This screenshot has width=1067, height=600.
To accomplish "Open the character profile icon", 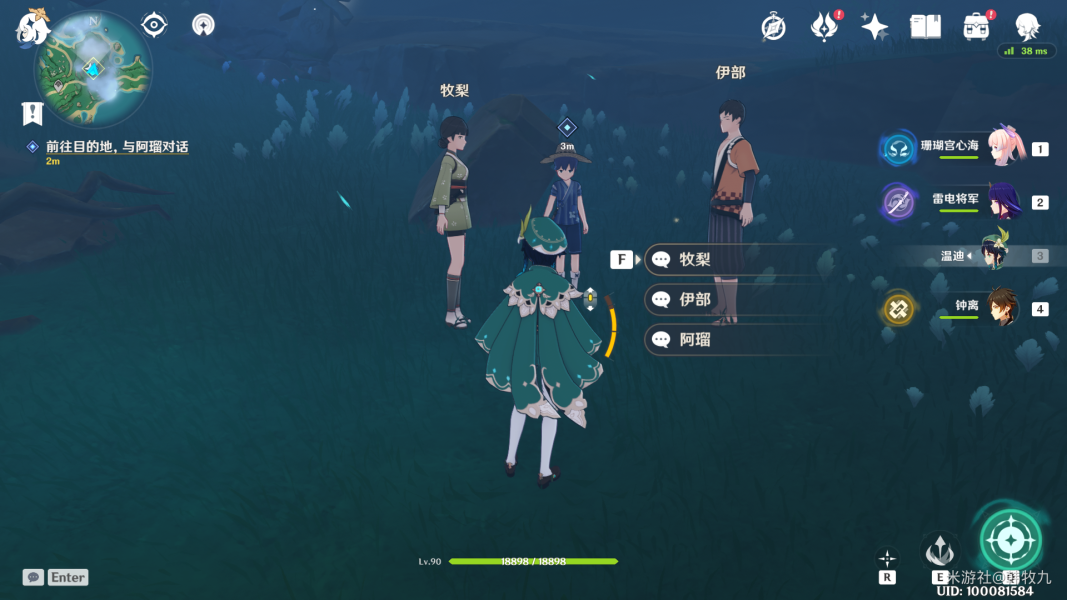I will (1027, 27).
